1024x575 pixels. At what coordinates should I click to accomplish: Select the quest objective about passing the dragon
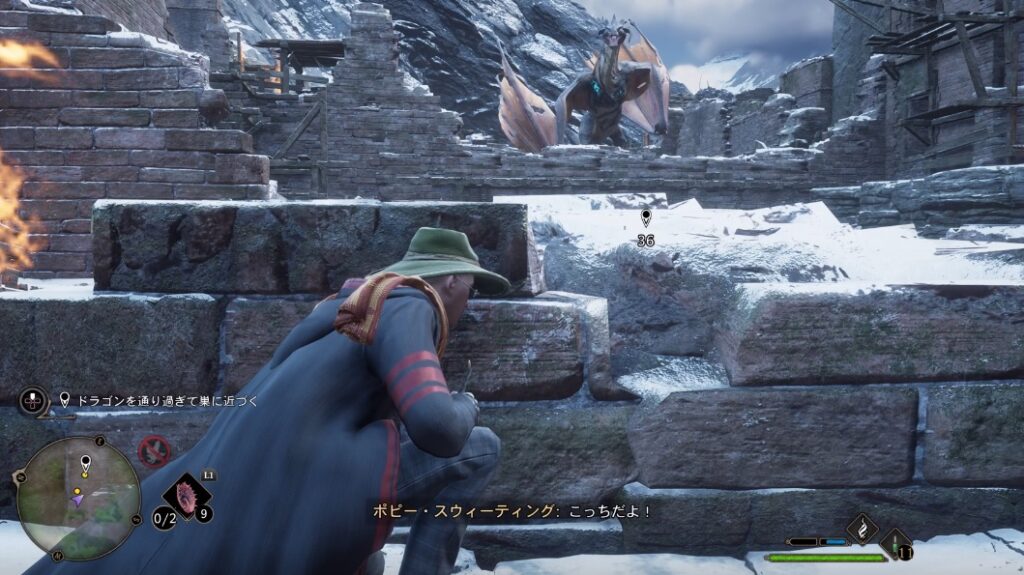click(x=158, y=401)
